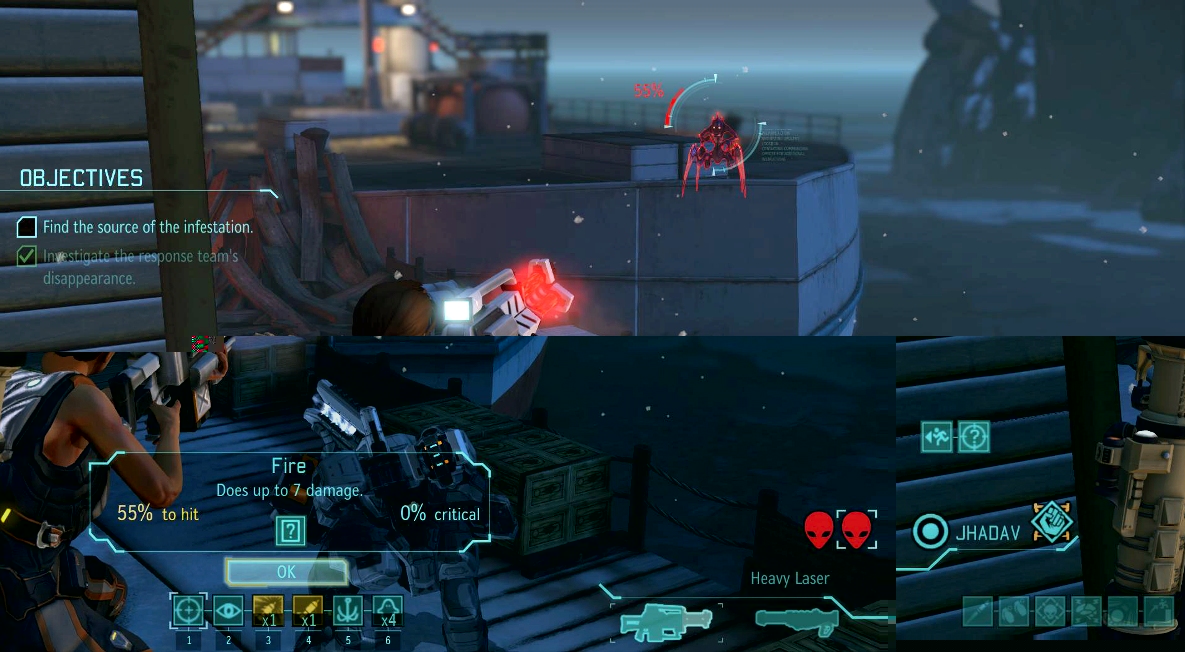Screen dimensions: 1185x652
Task: Select the crosshair Fire ability
Action: [188, 610]
